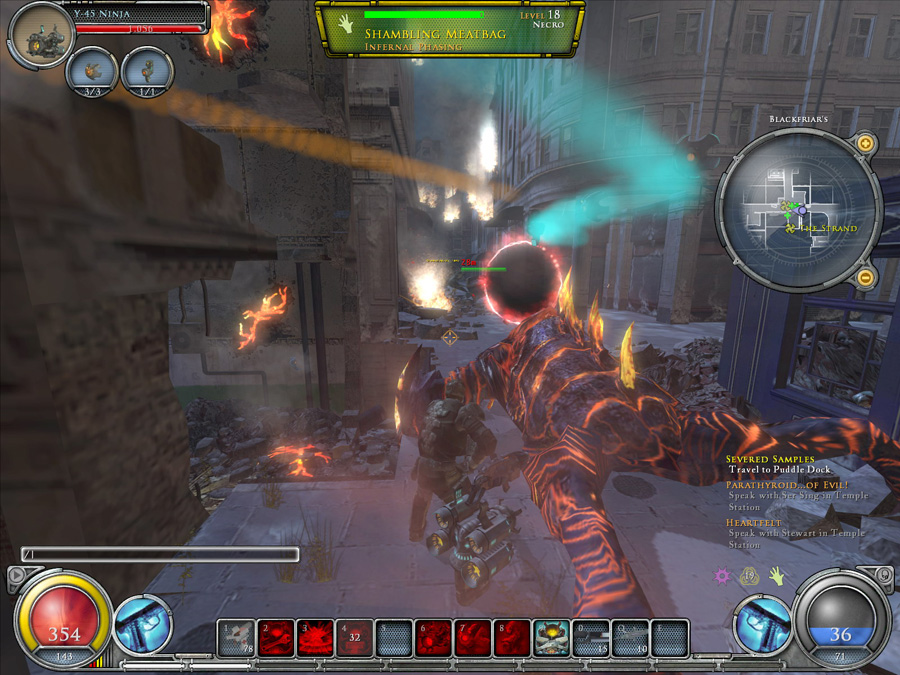Activate the red skill in hotbar slot 6

434,639
